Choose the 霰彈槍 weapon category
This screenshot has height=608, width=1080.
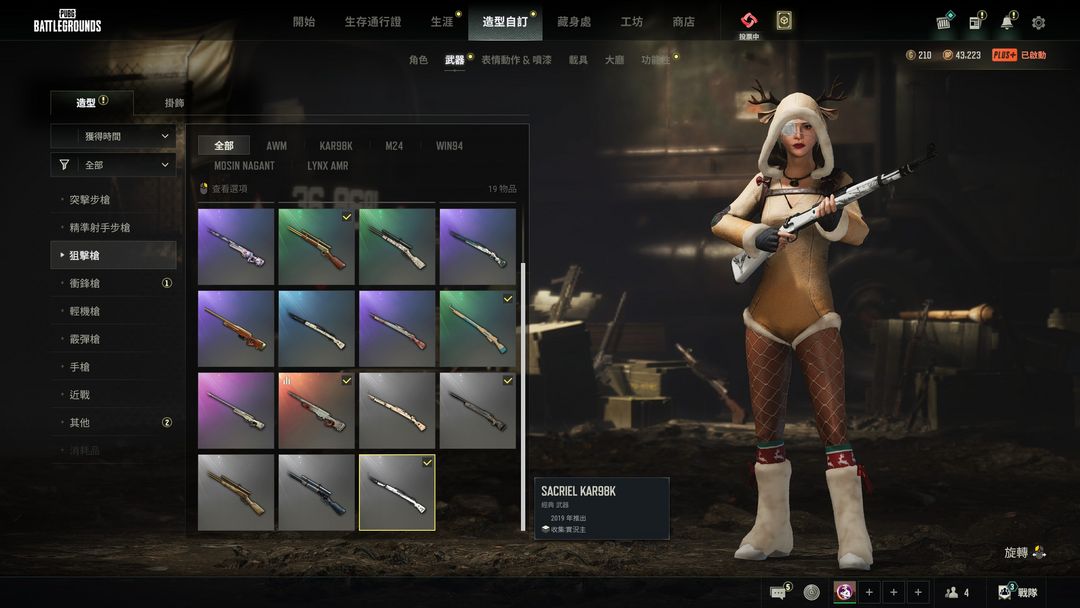tap(85, 339)
